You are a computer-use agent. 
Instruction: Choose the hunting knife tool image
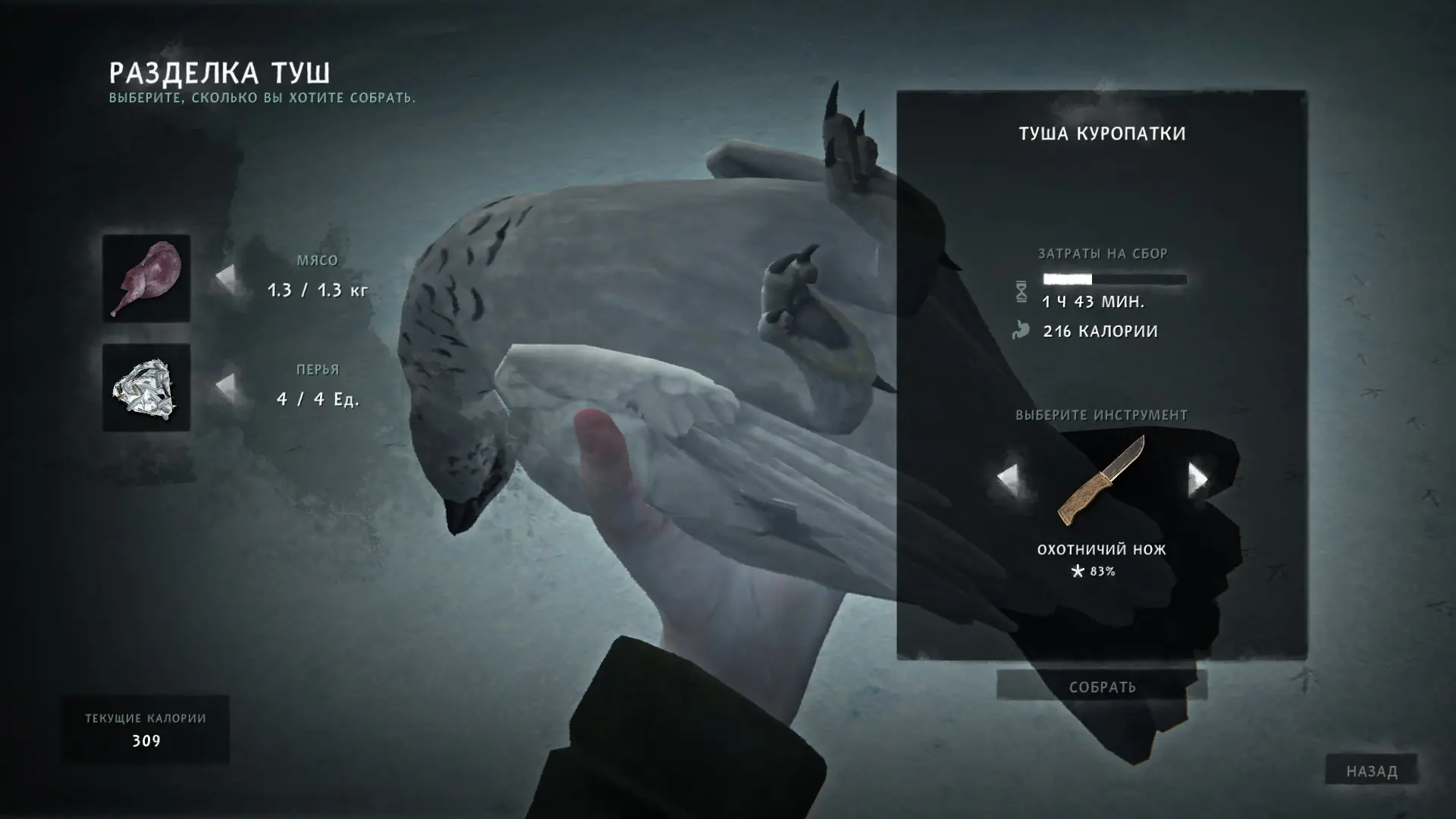(x=1101, y=481)
